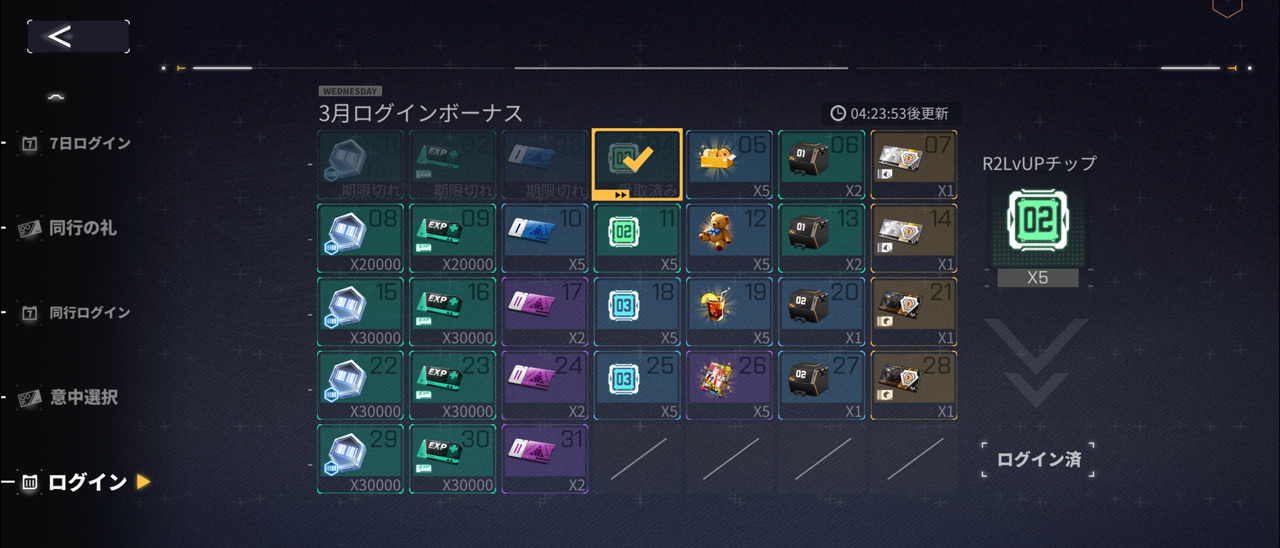Choose the ログイン tab

pos(87,483)
